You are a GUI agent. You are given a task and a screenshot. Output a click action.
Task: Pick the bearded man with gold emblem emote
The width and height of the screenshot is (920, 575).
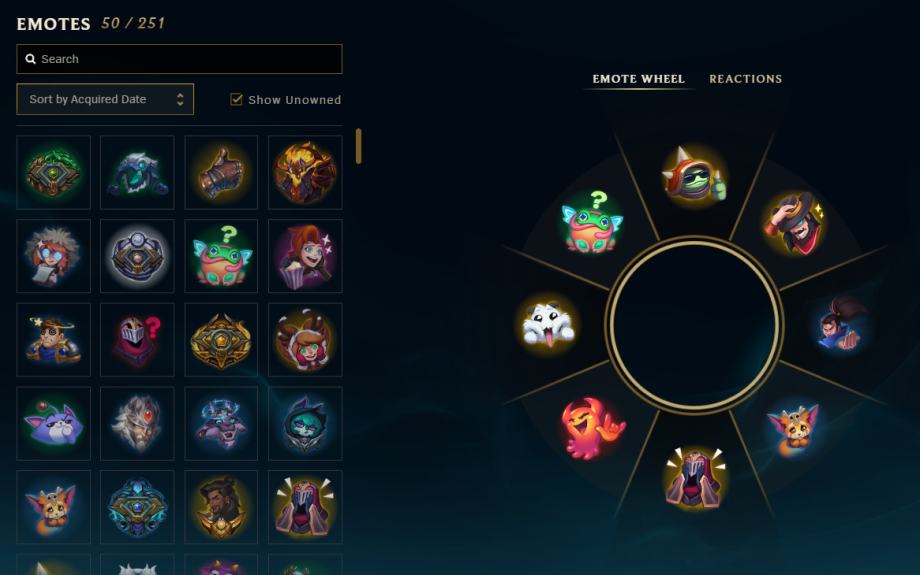pyautogui.click(x=221, y=507)
